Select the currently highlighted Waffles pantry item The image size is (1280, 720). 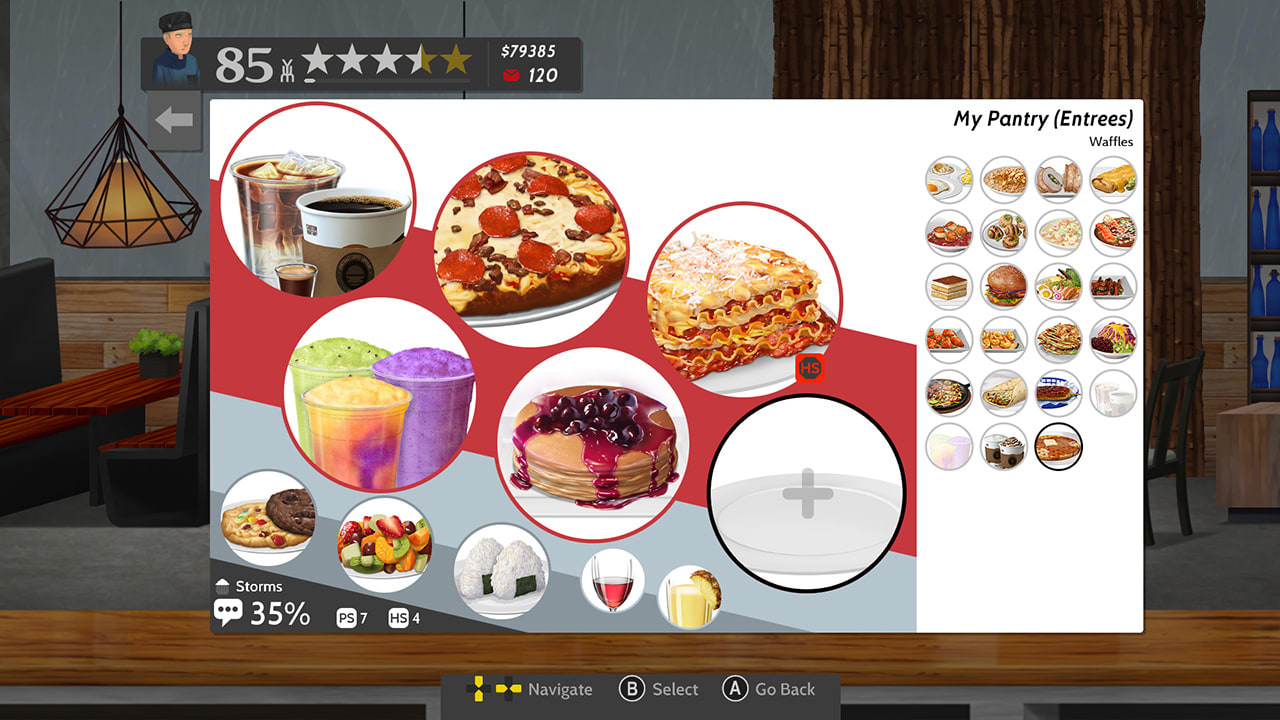(1058, 446)
